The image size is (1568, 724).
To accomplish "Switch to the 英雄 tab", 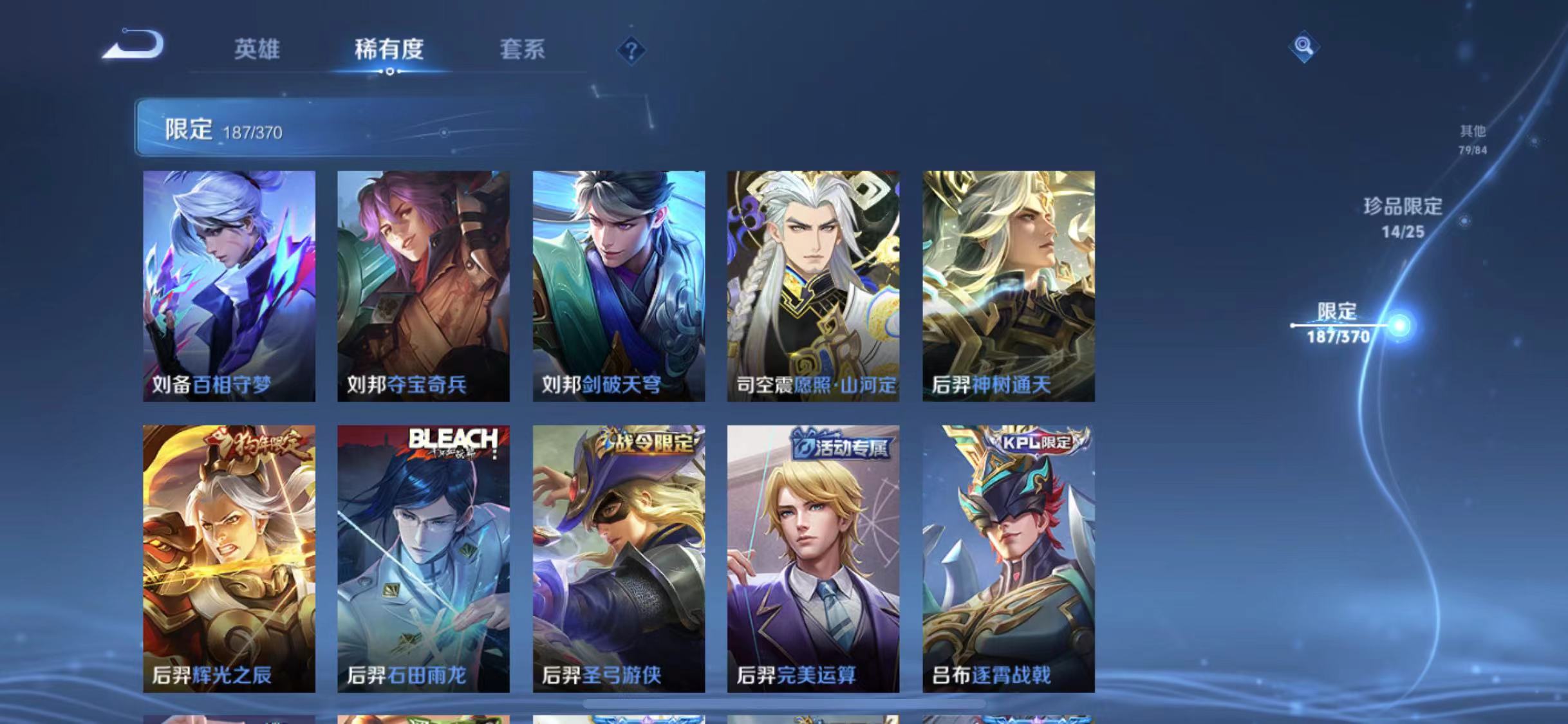I will pos(258,50).
